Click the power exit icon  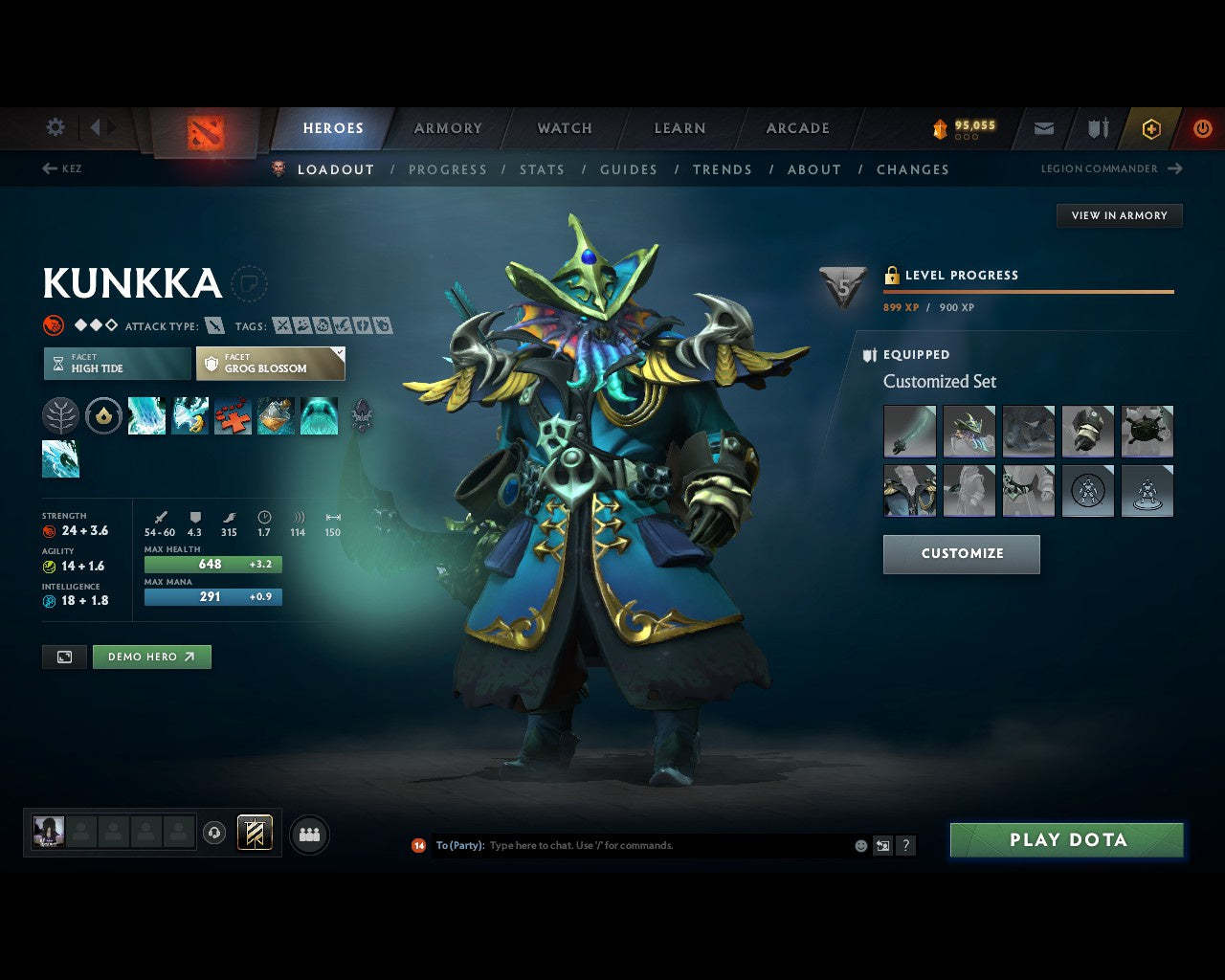1203,128
